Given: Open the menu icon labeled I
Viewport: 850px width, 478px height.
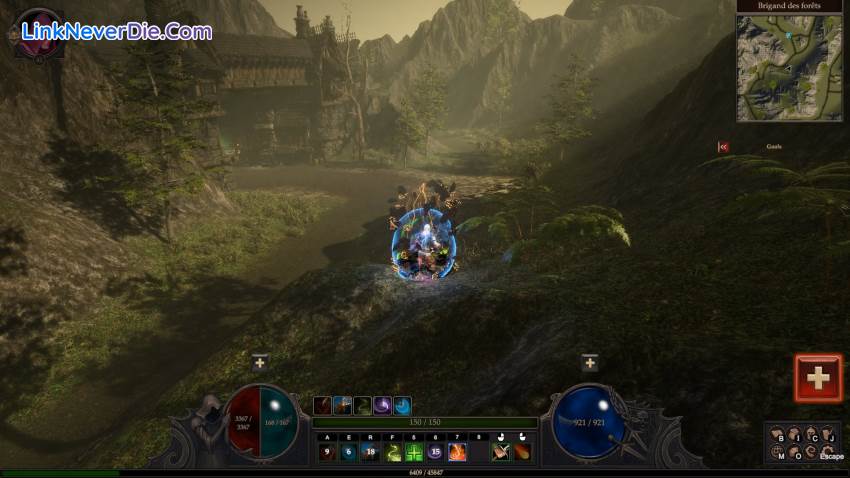Looking at the screenshot, I should [794, 434].
